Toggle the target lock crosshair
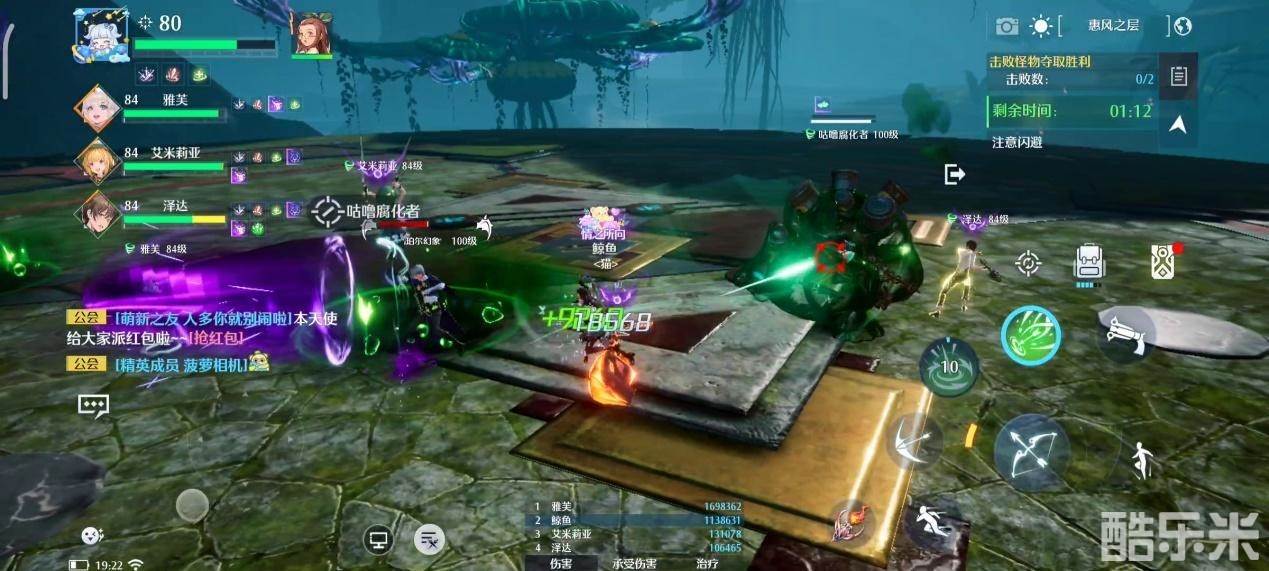 pos(1027,263)
